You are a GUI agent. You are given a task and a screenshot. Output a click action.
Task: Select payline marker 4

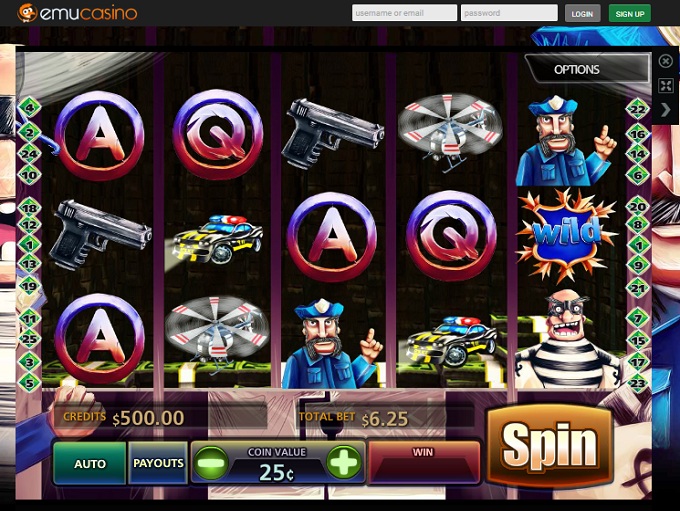pos(29,107)
